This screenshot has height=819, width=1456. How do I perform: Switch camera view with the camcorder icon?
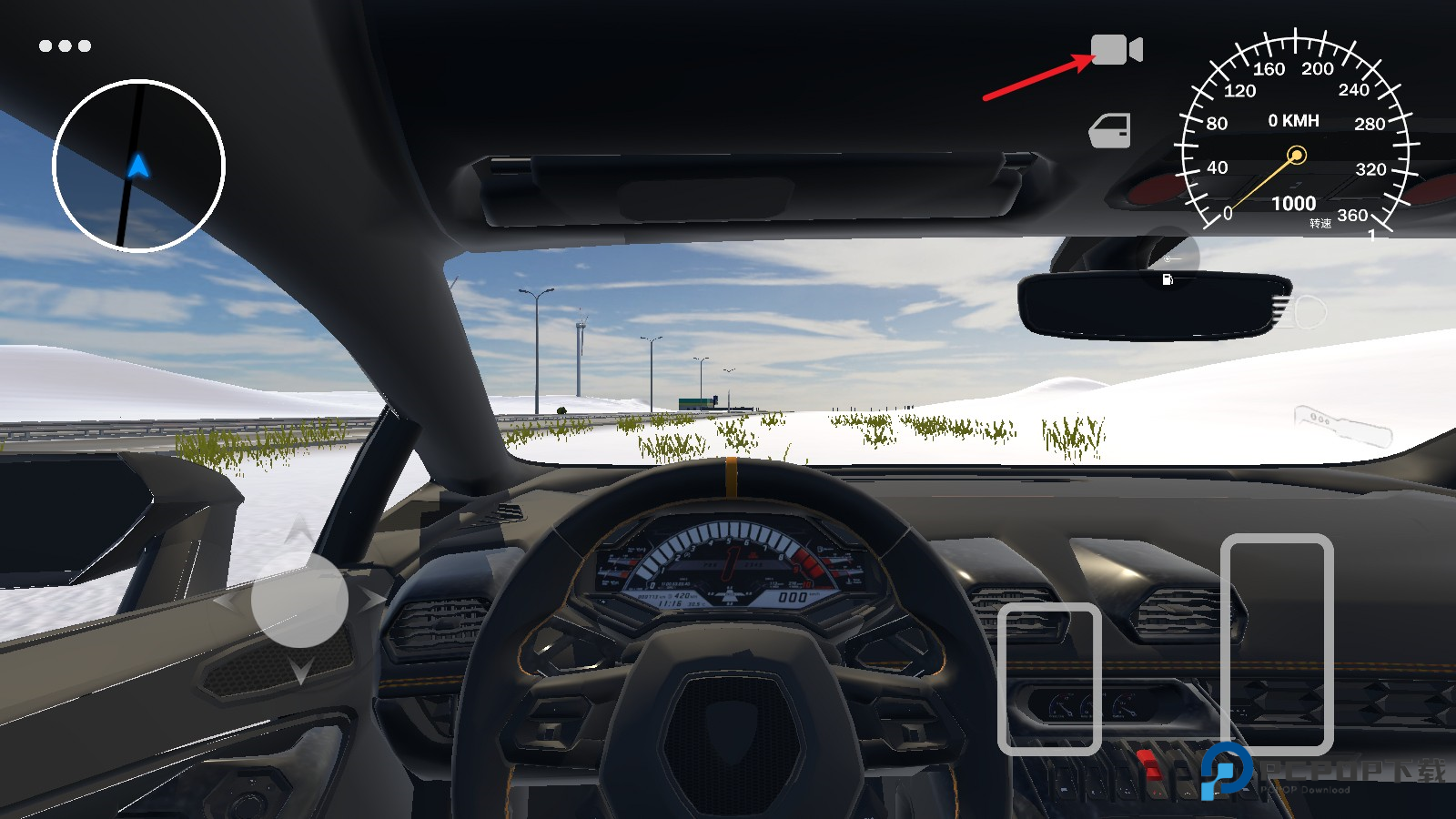pyautogui.click(x=1116, y=49)
